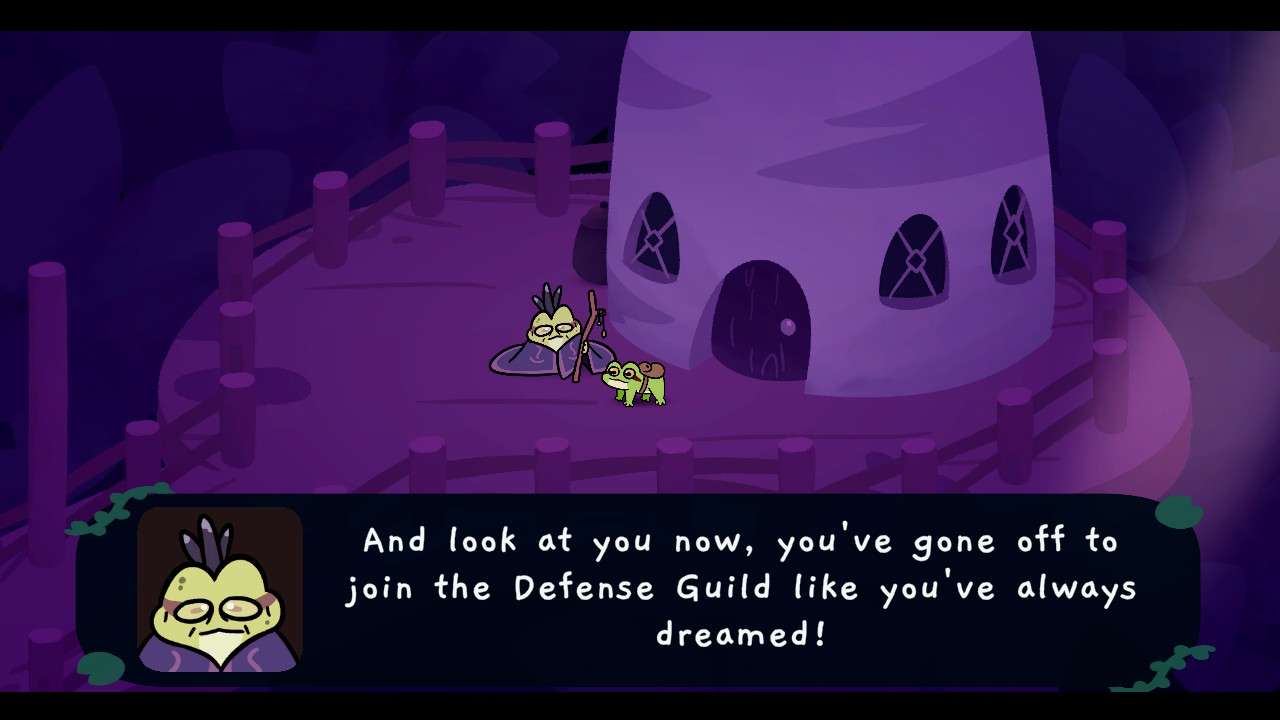Click the elder frog's portrait in the dialogue box
The width and height of the screenshot is (1280, 720).
point(220,588)
